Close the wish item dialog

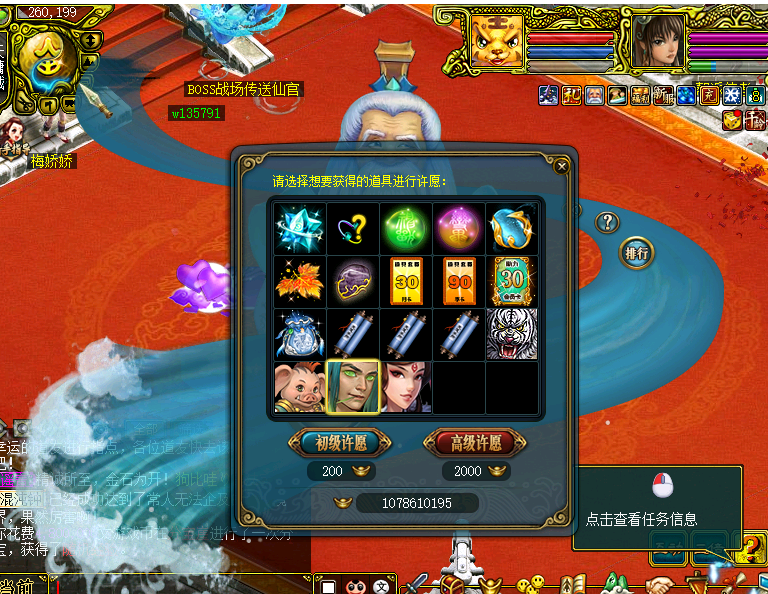(x=562, y=166)
